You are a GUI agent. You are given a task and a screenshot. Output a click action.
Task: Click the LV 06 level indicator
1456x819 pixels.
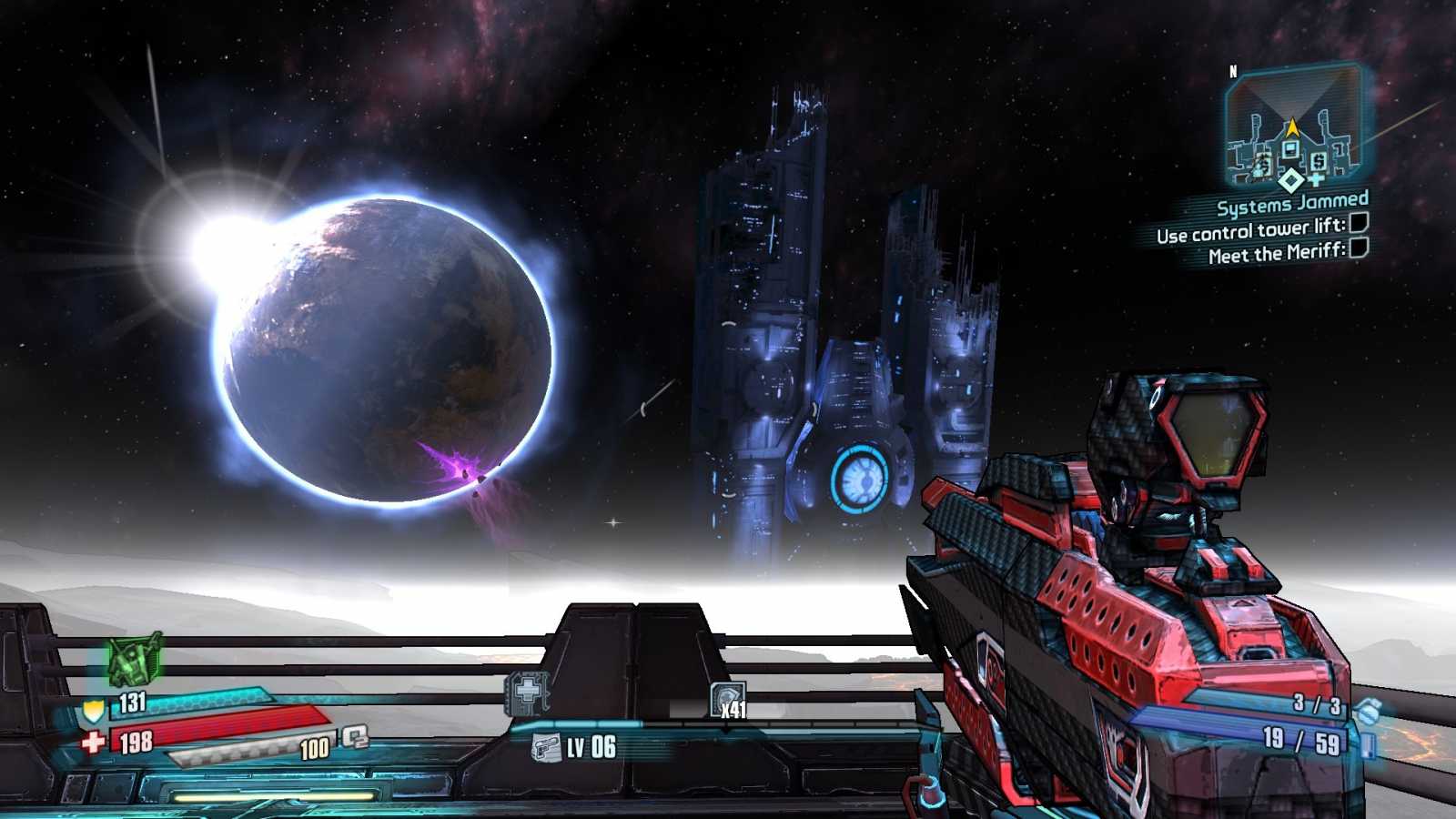(591, 746)
